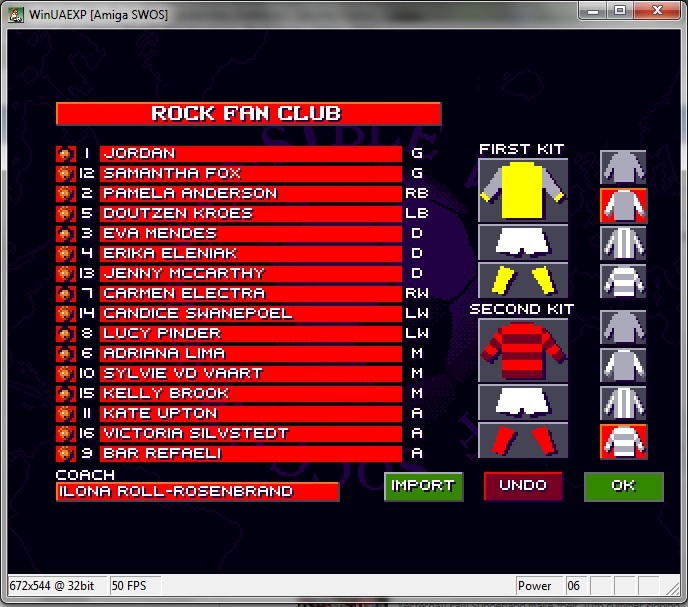Select goalkeeper Jordan's name row
Viewport: 688px width, 607px height.
[250, 154]
